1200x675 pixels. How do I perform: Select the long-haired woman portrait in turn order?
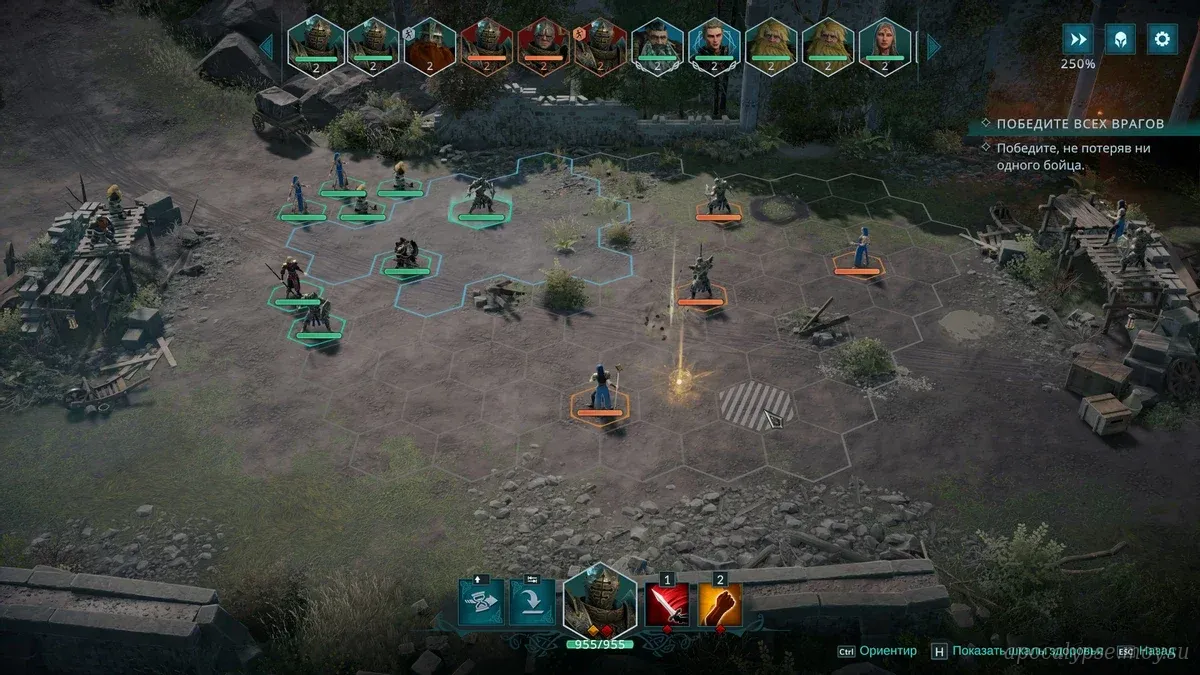885,46
